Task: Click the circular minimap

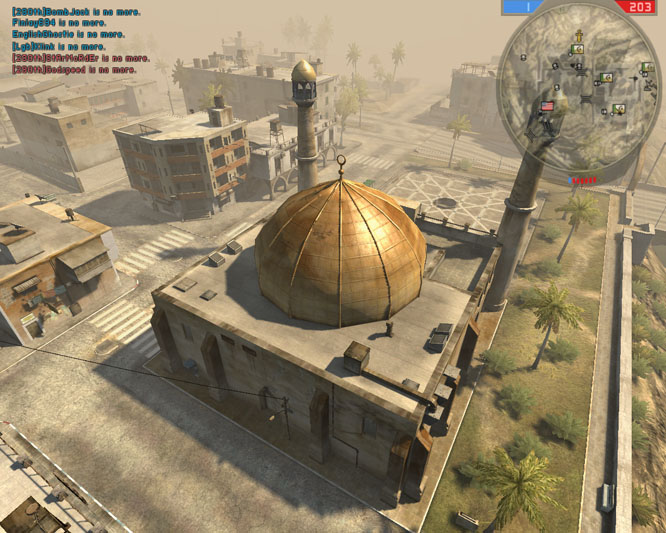Action: point(578,82)
